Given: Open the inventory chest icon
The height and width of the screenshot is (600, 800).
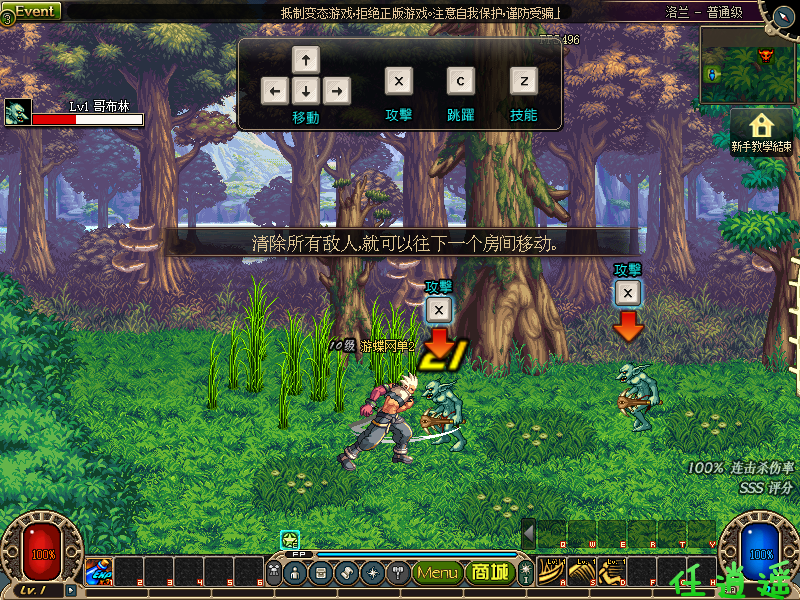Looking at the screenshot, I should pos(321,573).
